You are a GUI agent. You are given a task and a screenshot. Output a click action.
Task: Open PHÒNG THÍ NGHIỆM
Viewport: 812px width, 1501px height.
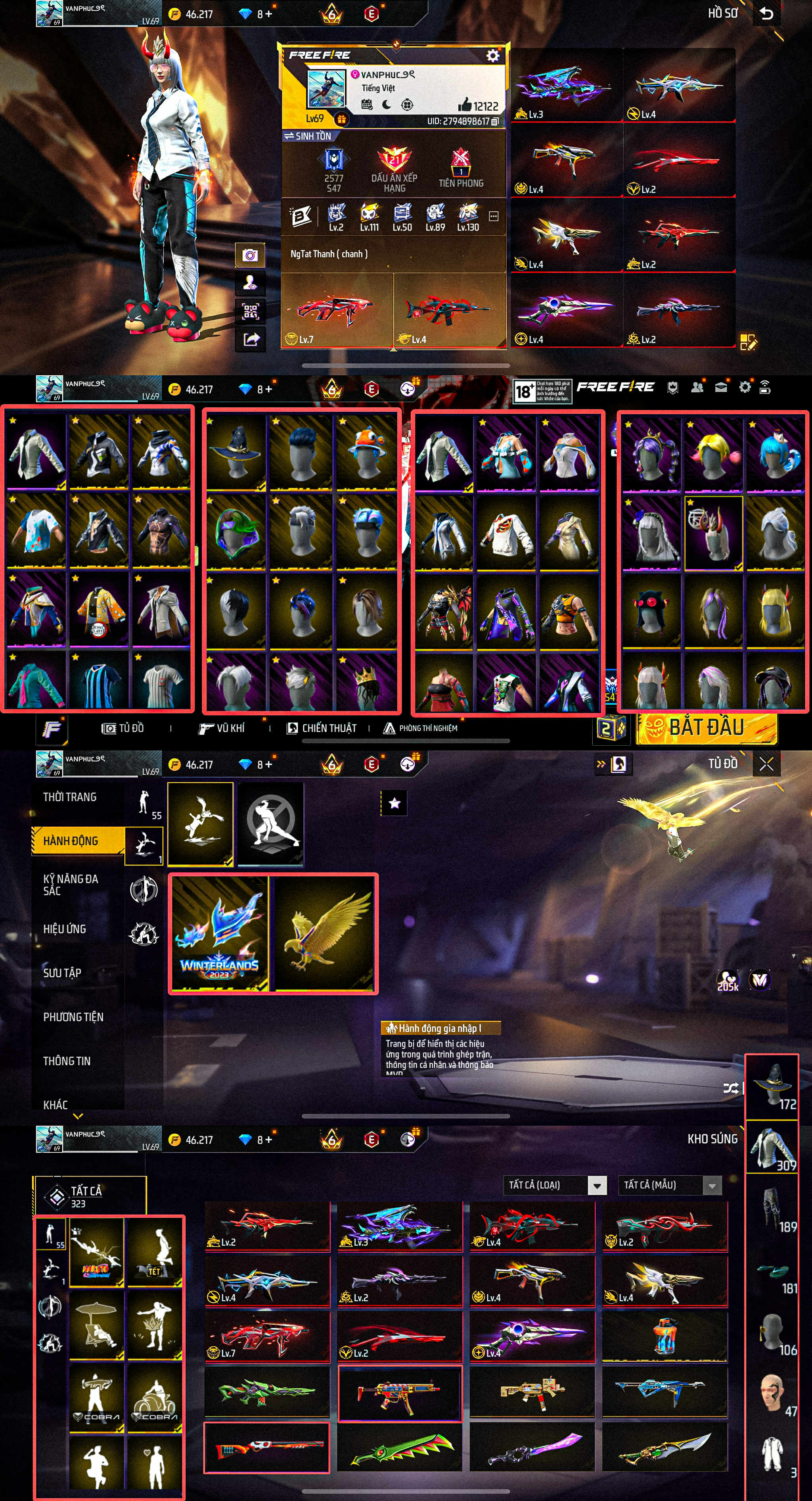tap(421, 728)
